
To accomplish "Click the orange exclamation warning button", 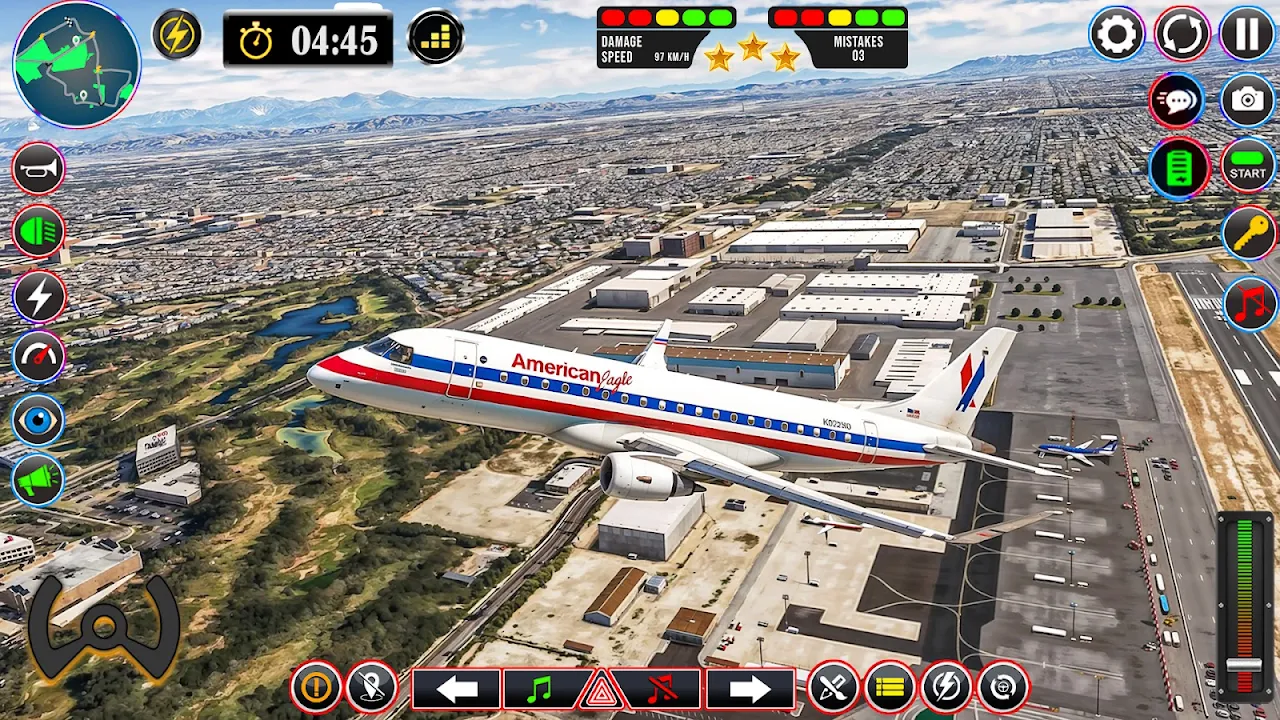I will (x=316, y=688).
